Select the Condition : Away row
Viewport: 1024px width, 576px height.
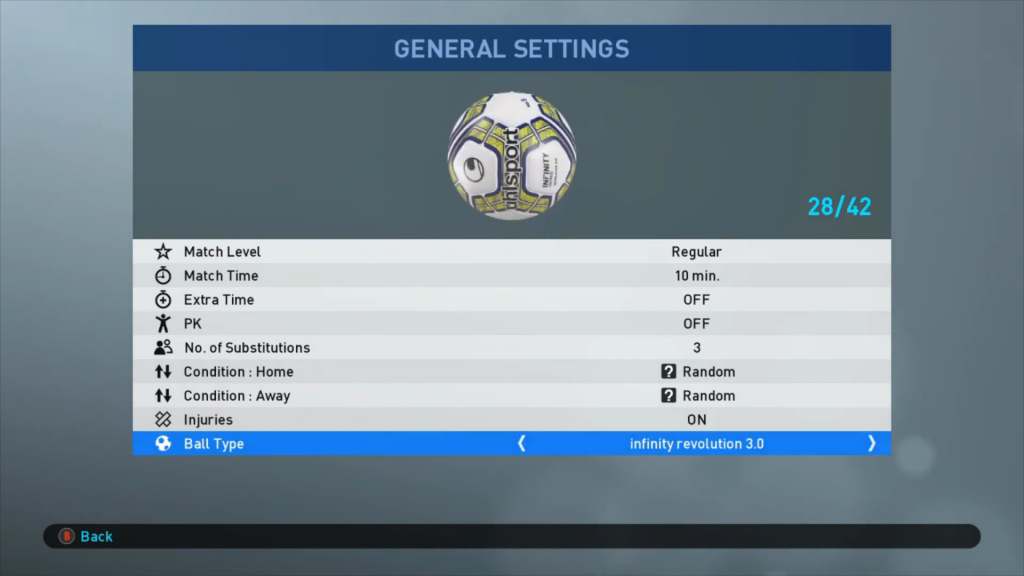511,396
